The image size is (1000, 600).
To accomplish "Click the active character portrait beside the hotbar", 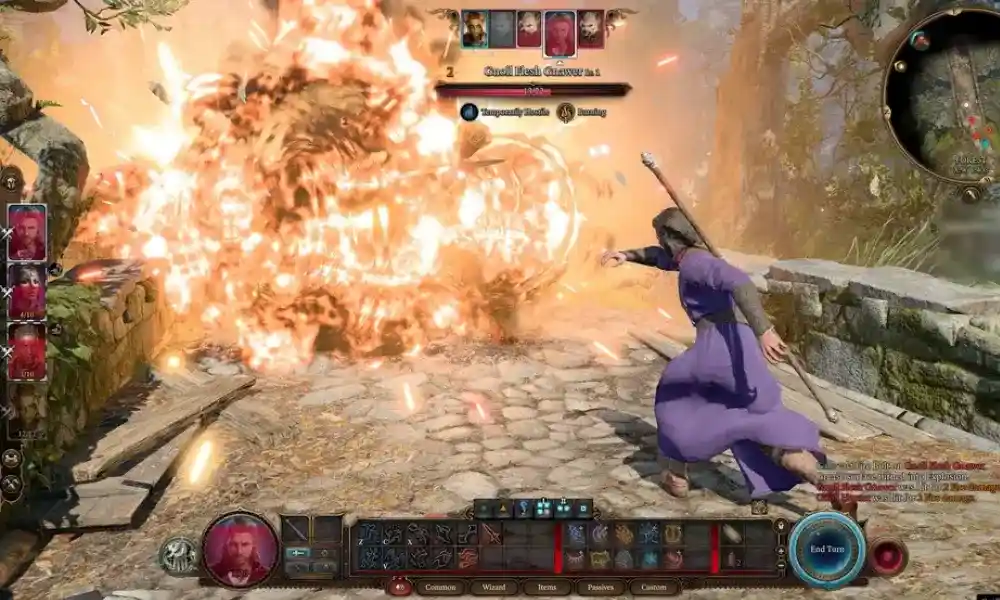I will click(240, 548).
